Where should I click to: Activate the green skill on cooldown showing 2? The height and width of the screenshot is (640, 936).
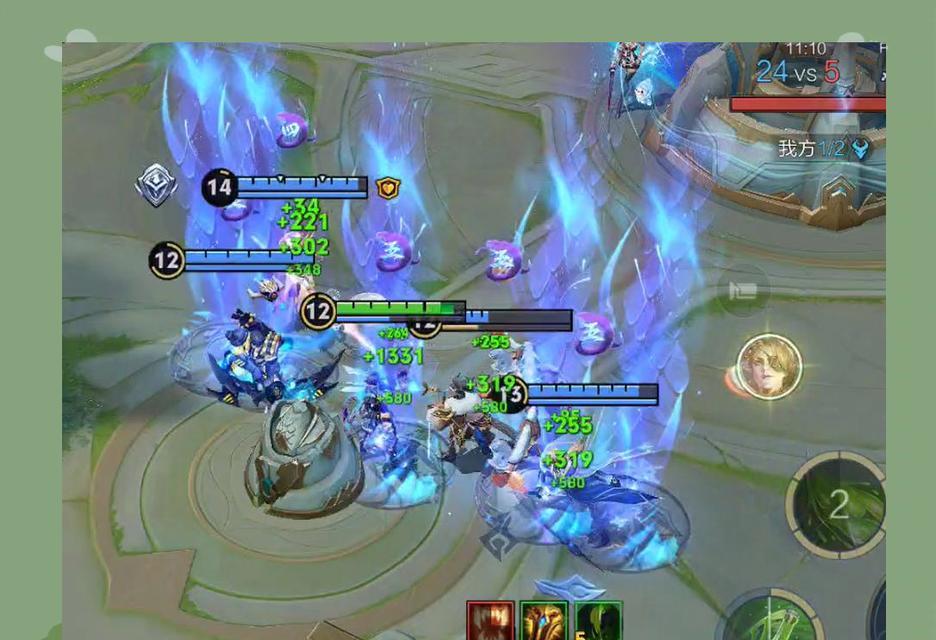(x=837, y=505)
